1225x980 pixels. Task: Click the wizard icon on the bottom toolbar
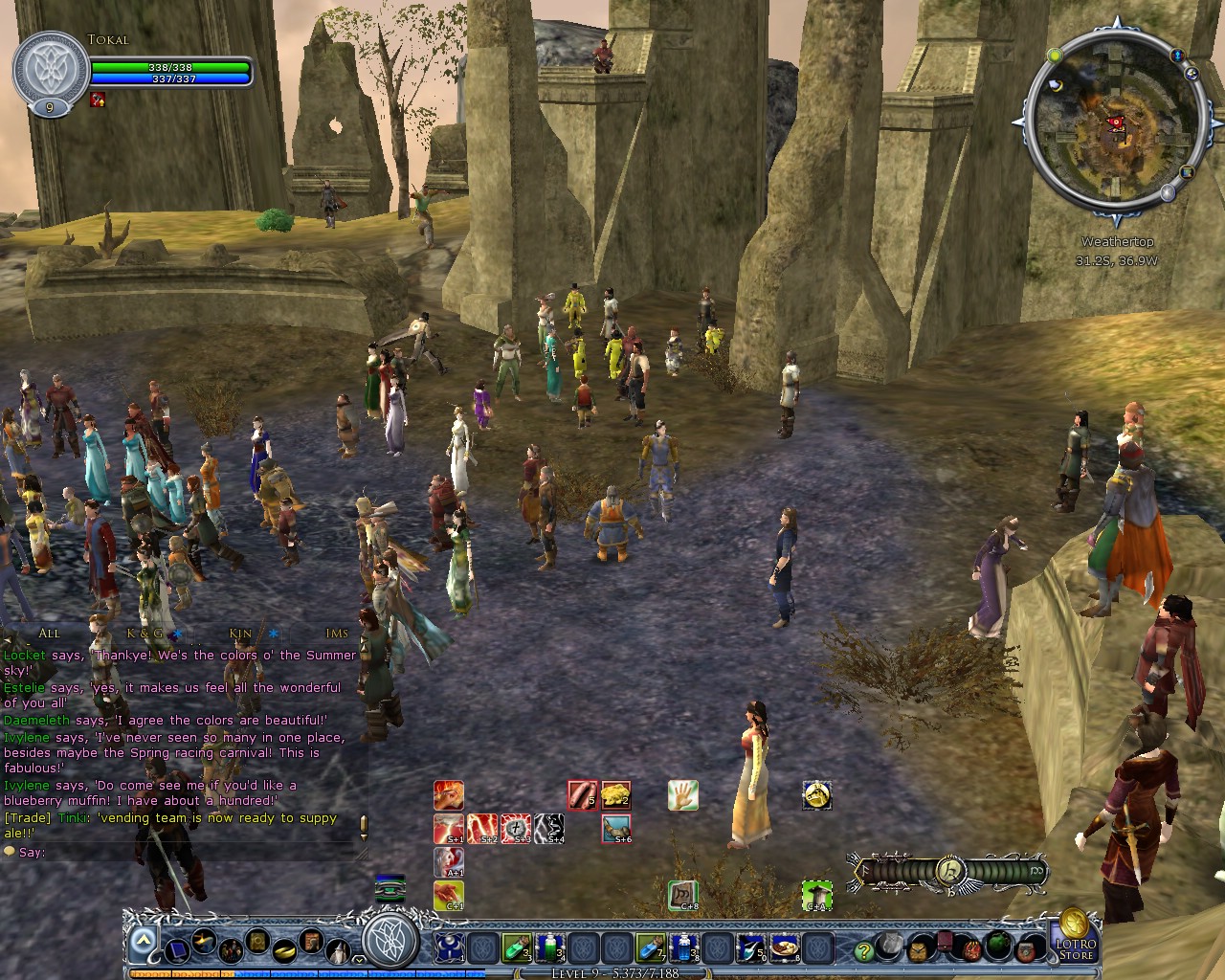[x=338, y=952]
